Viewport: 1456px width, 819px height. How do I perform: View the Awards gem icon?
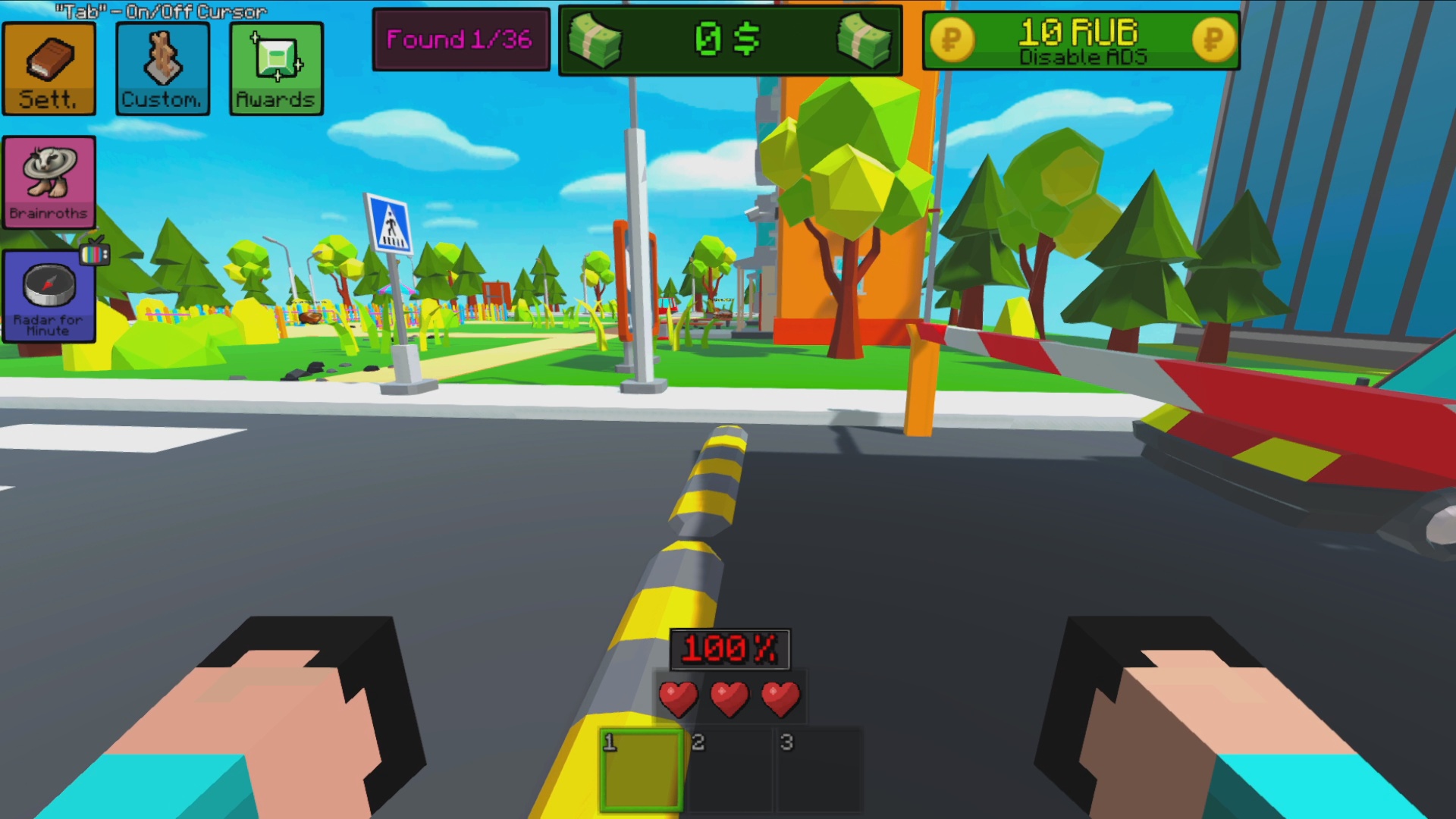click(275, 68)
